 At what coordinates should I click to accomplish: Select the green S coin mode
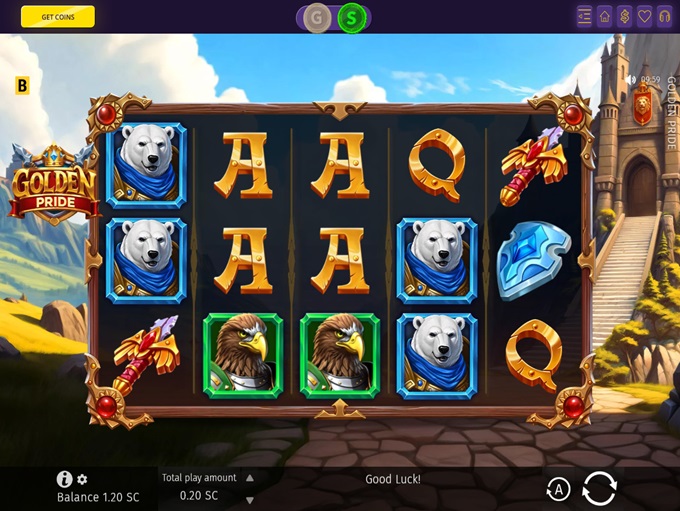pos(351,17)
